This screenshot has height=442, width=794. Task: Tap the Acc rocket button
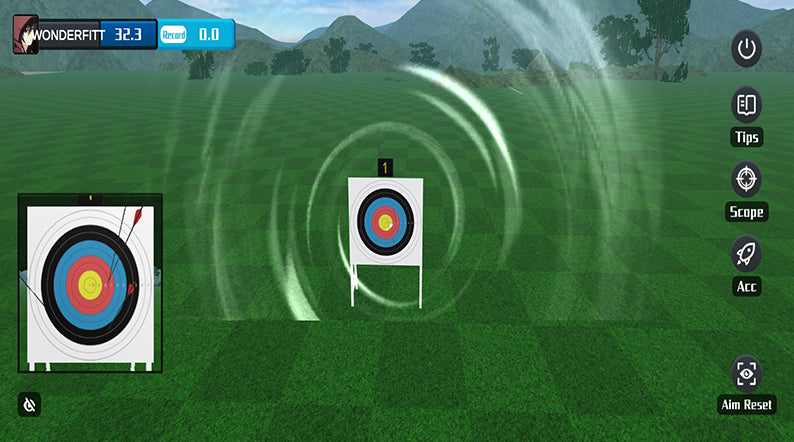[x=746, y=254]
